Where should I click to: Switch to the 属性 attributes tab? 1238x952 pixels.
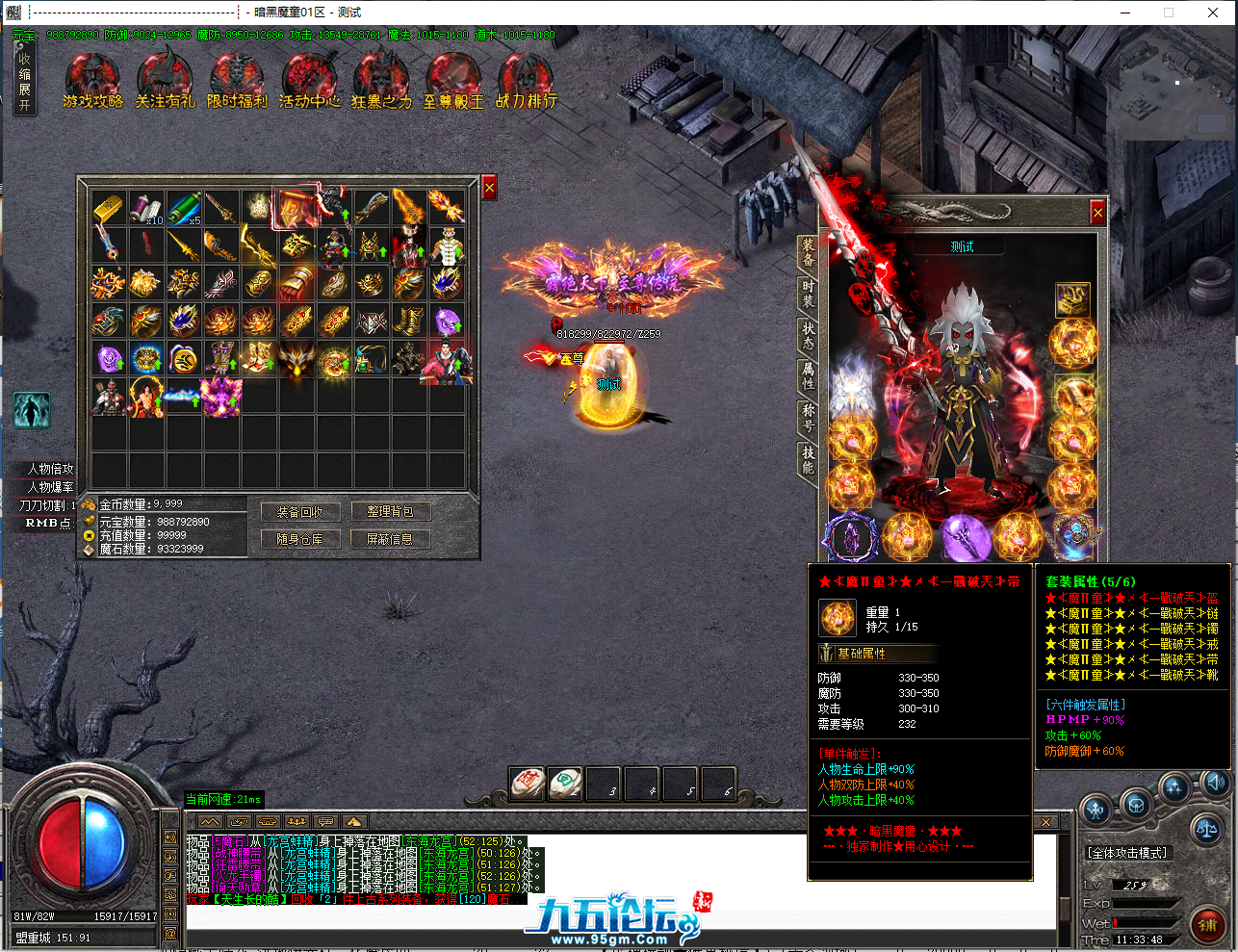point(809,375)
